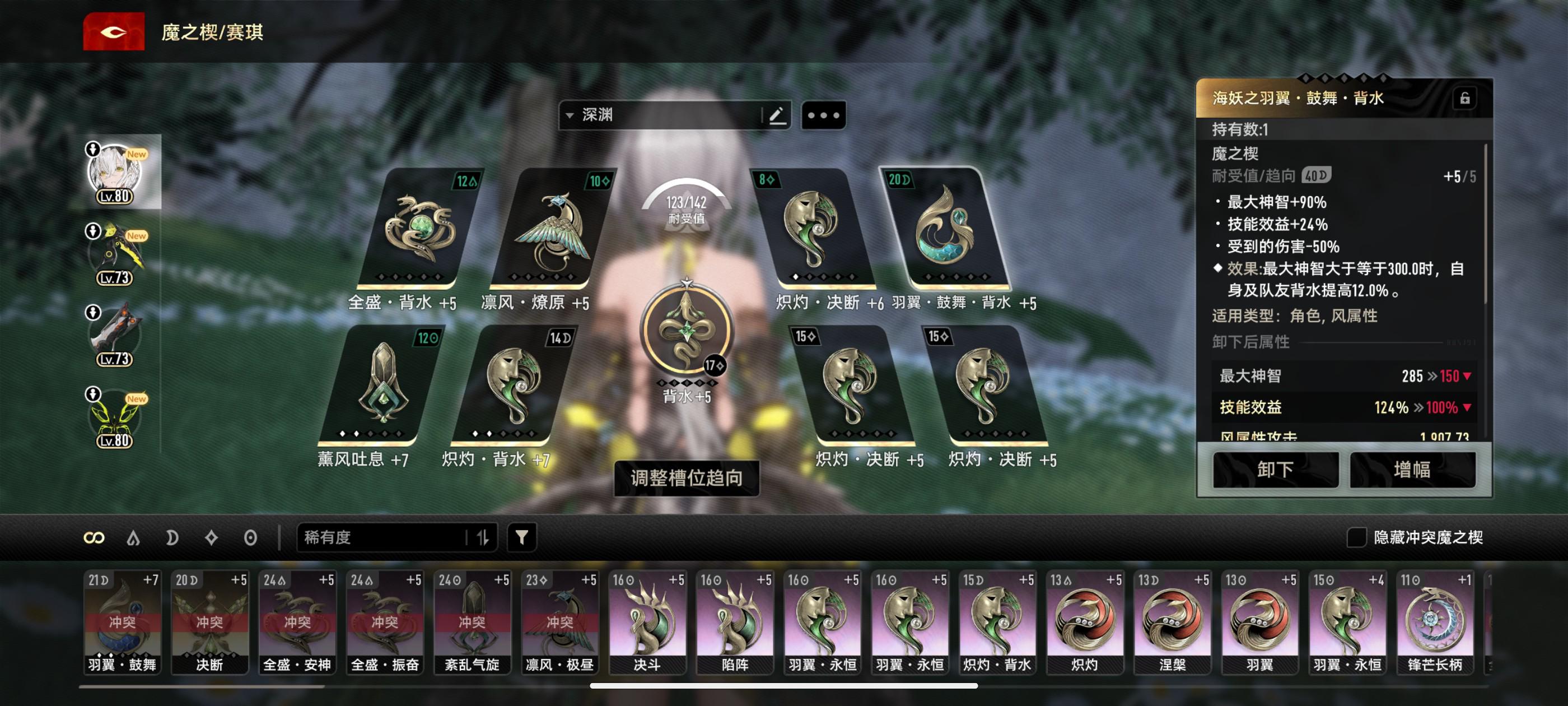1568x706 pixels.
Task: Open the three-dots more options button
Action: point(824,115)
